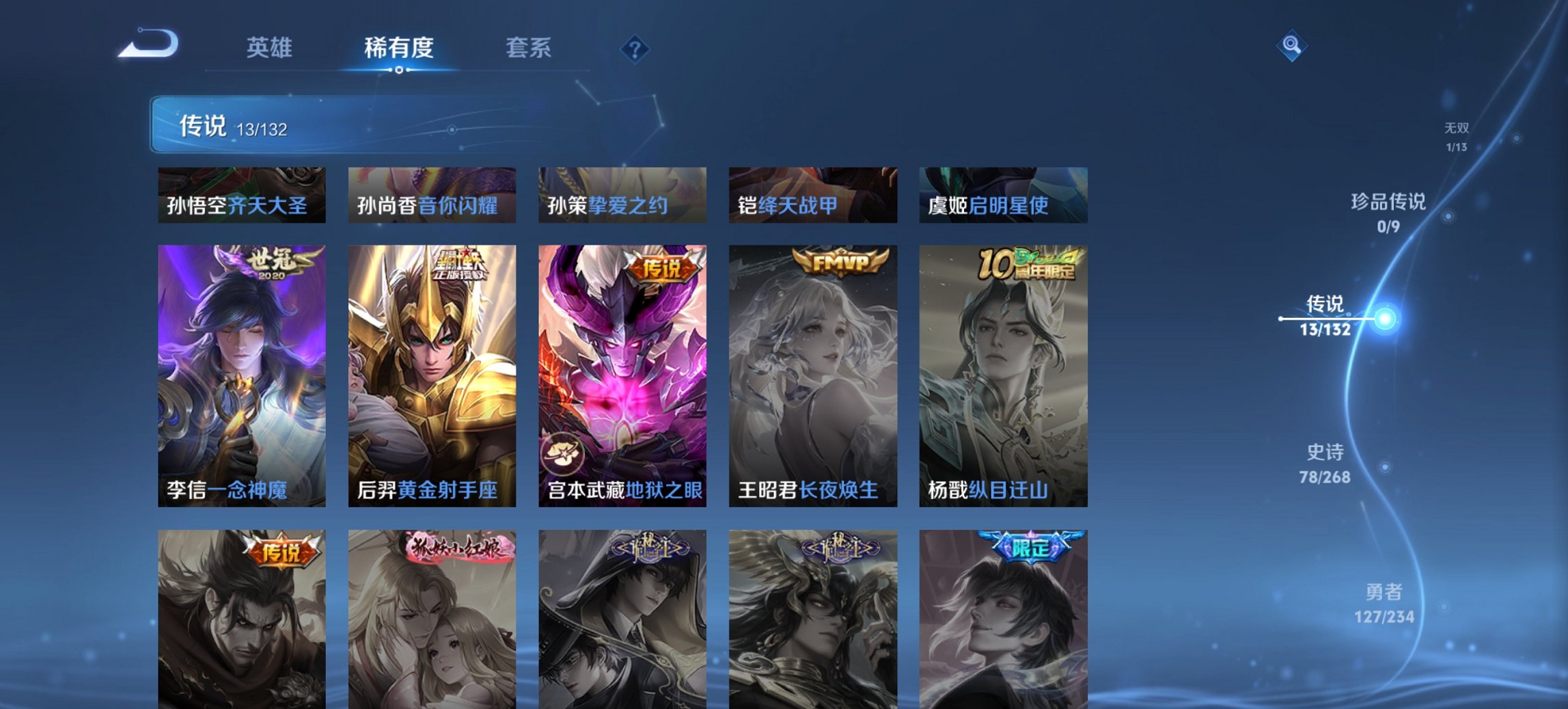Switch to the 套系 tab
The width and height of the screenshot is (1568, 709).
(528, 48)
